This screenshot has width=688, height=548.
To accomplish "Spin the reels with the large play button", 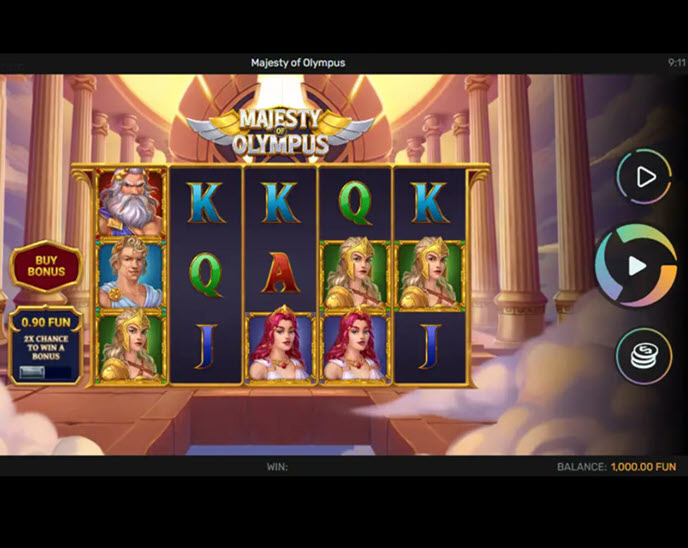I will 636,265.
